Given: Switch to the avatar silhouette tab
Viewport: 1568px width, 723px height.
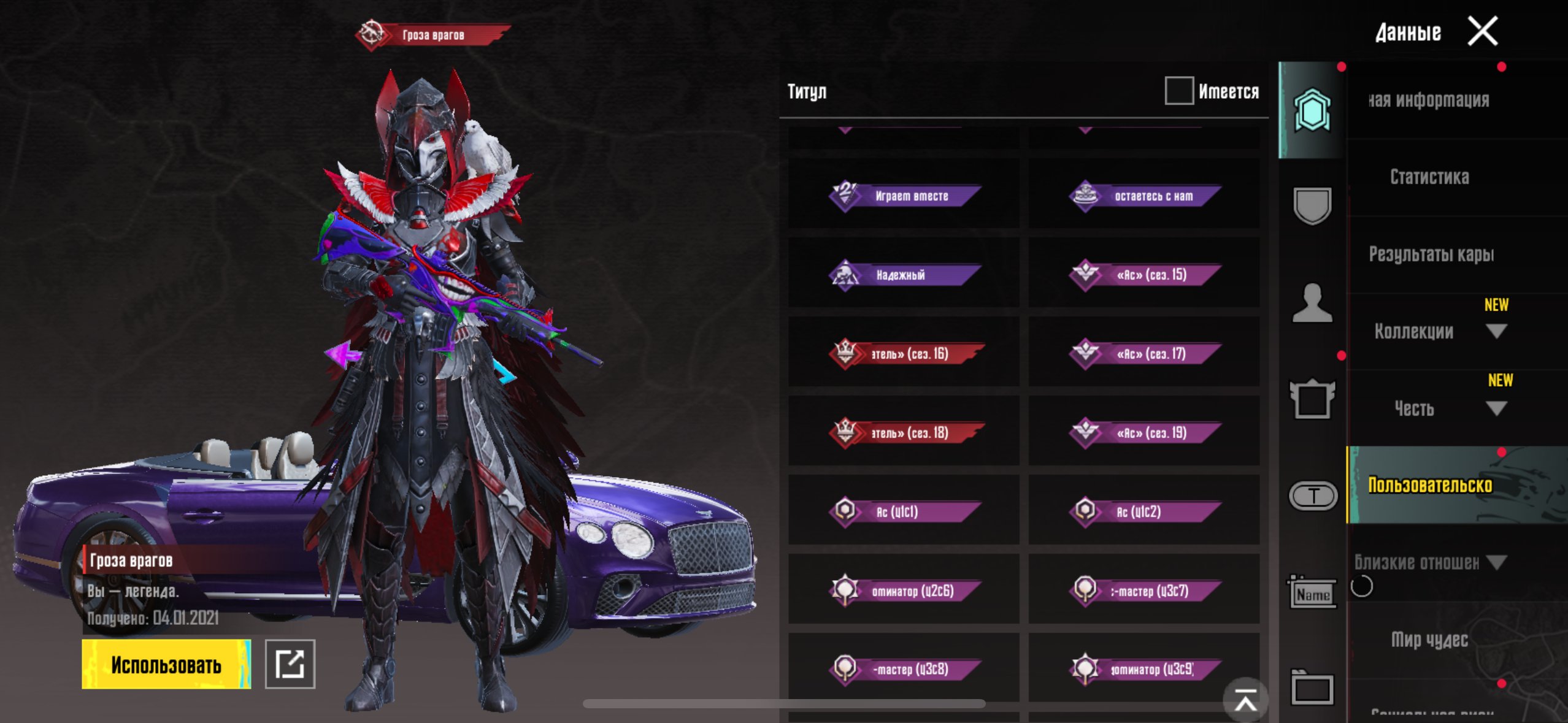Looking at the screenshot, I should [1312, 303].
